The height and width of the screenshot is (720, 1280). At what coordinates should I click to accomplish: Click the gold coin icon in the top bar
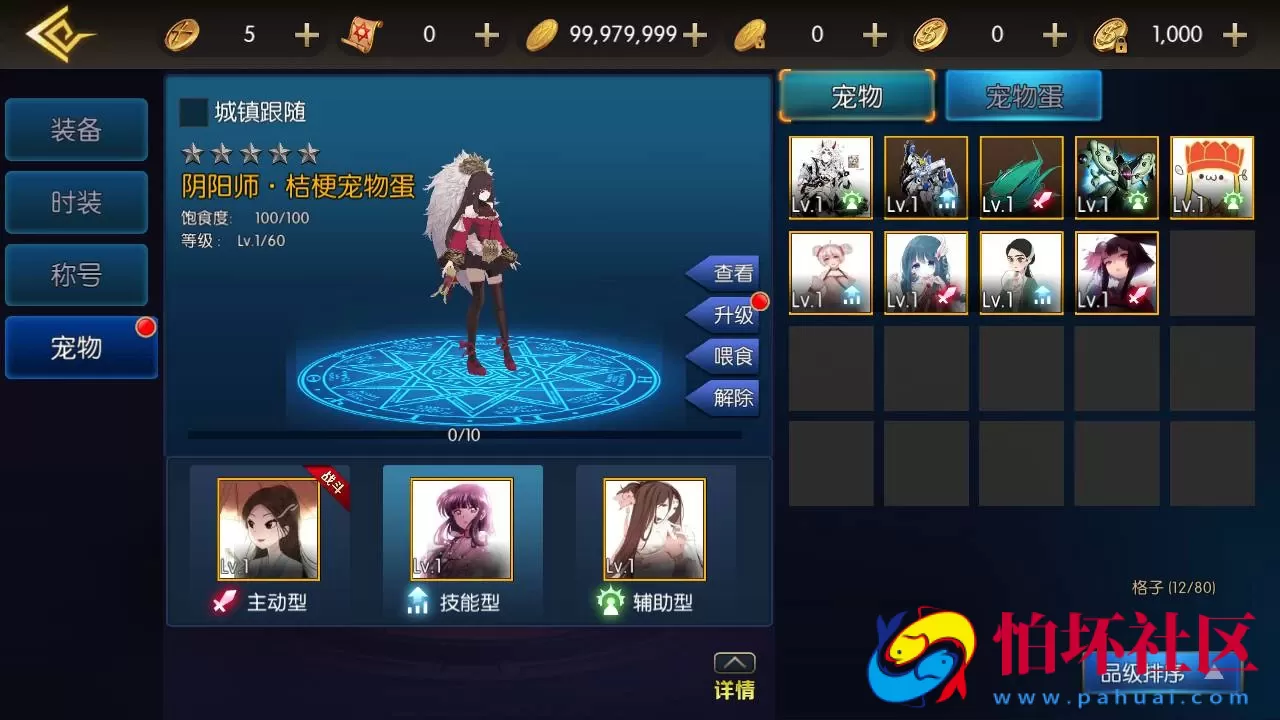click(x=542, y=33)
